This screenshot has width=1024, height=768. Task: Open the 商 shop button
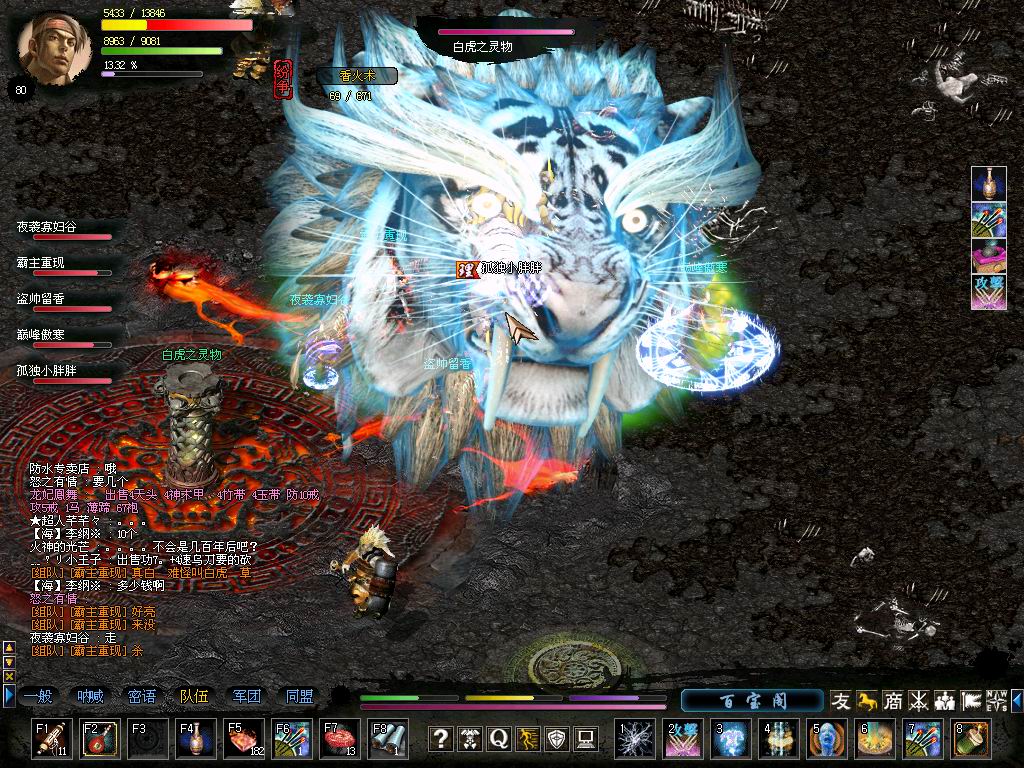tap(893, 701)
